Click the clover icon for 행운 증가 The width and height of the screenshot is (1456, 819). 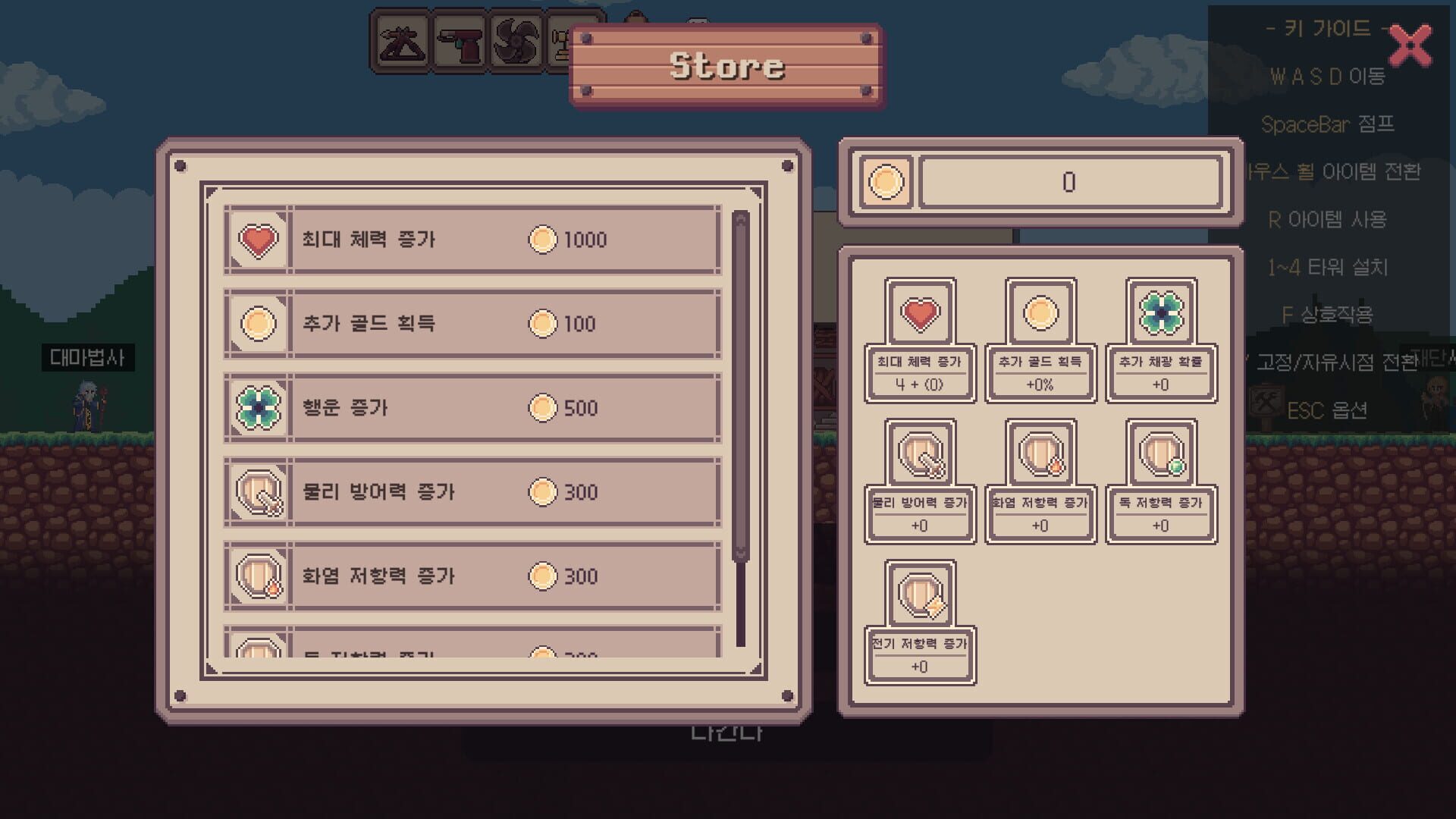click(258, 407)
